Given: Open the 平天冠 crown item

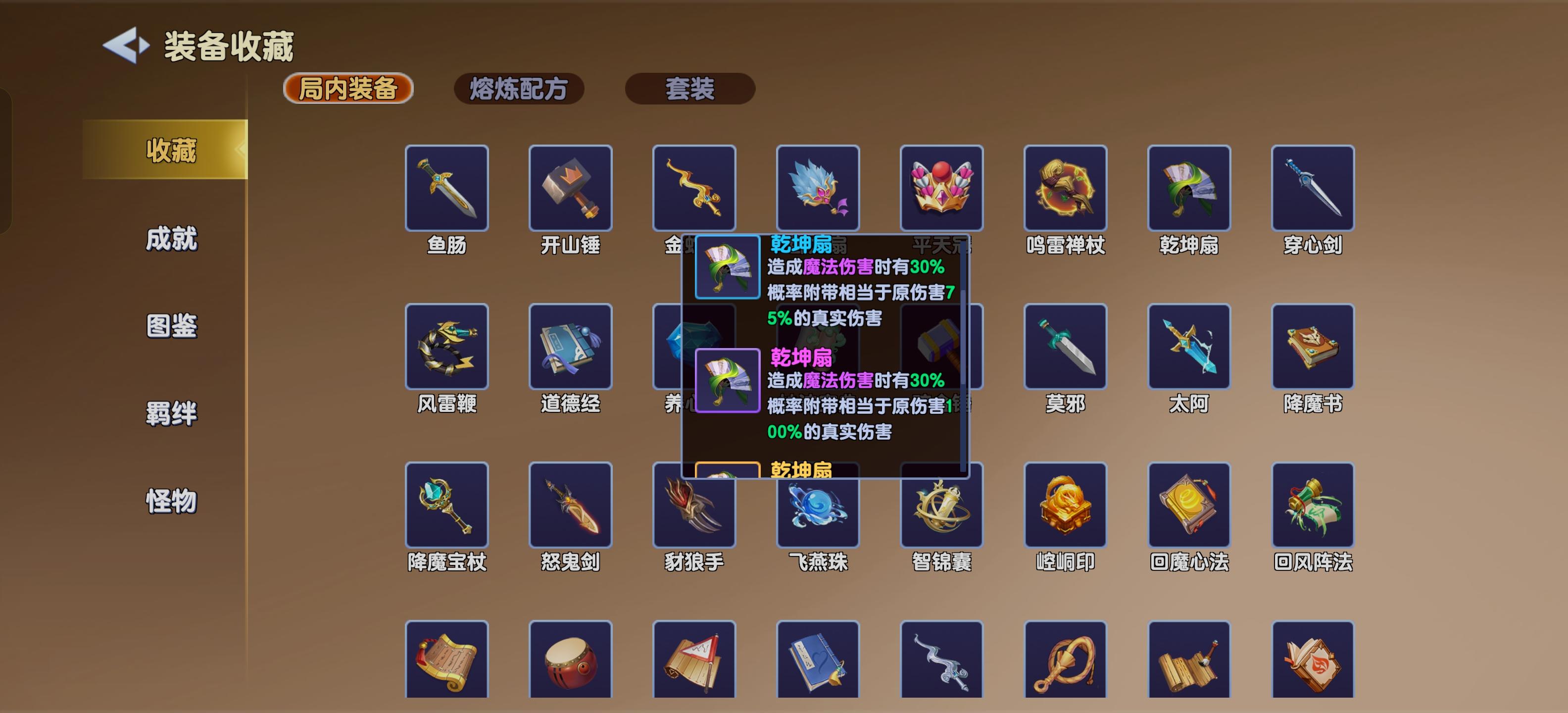Looking at the screenshot, I should pyautogui.click(x=942, y=189).
